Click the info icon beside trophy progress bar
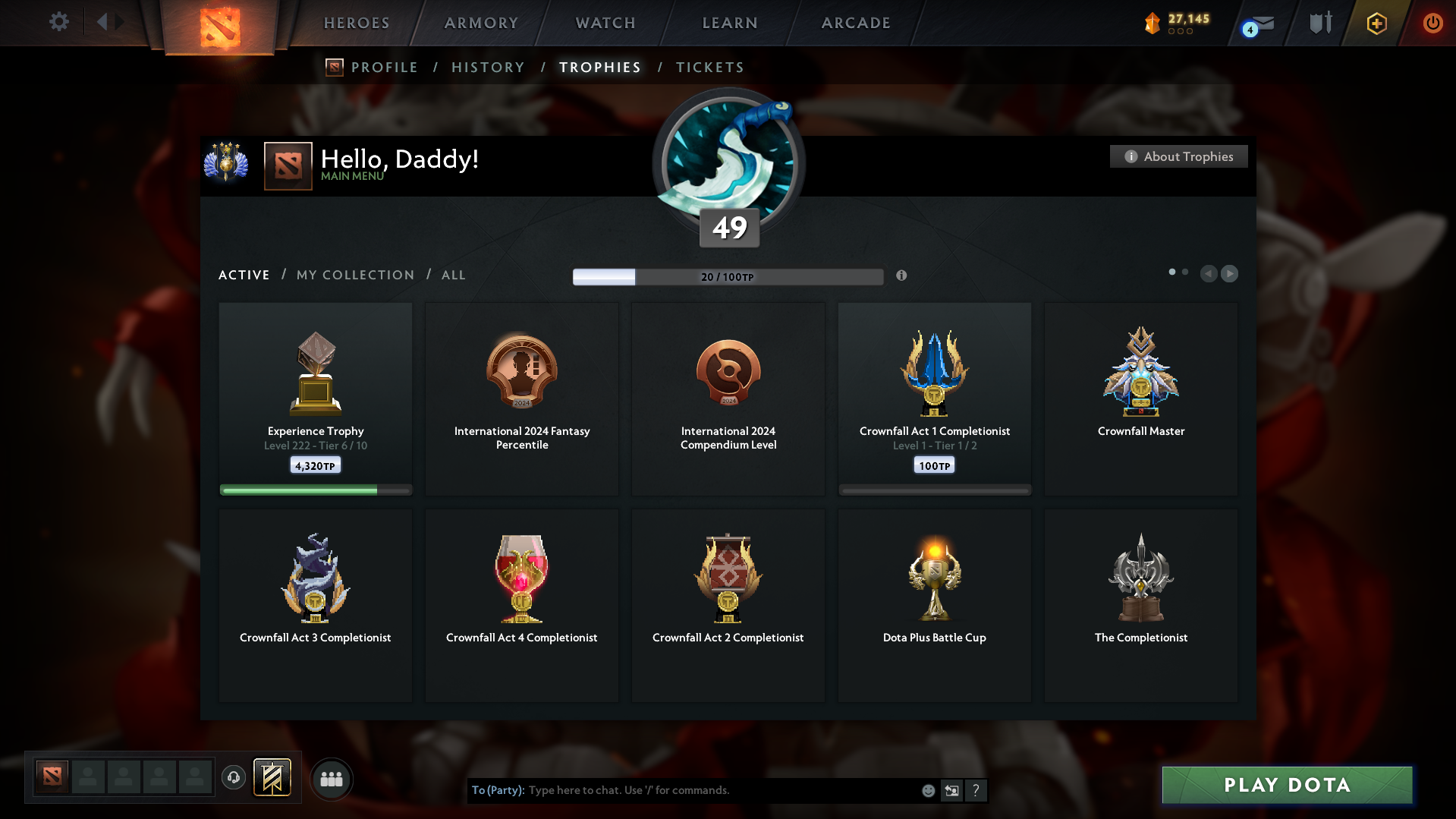 coord(902,276)
